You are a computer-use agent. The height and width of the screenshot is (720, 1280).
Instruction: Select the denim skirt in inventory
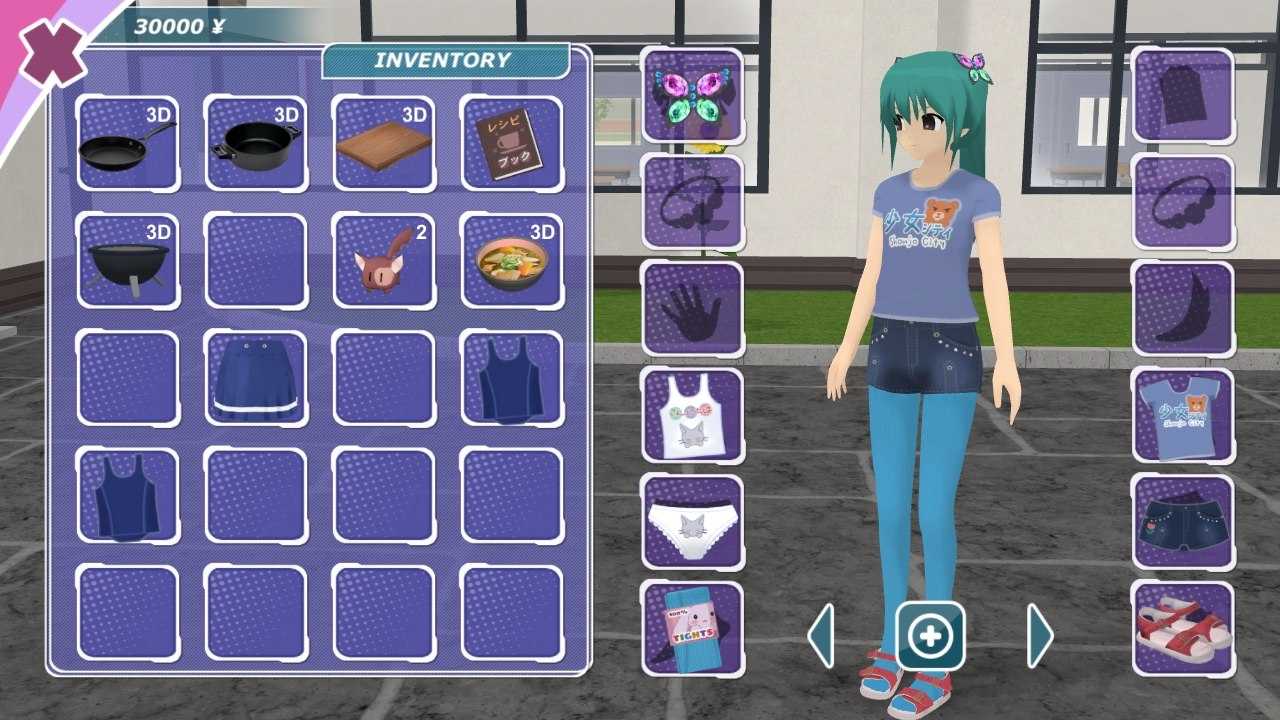coord(255,380)
